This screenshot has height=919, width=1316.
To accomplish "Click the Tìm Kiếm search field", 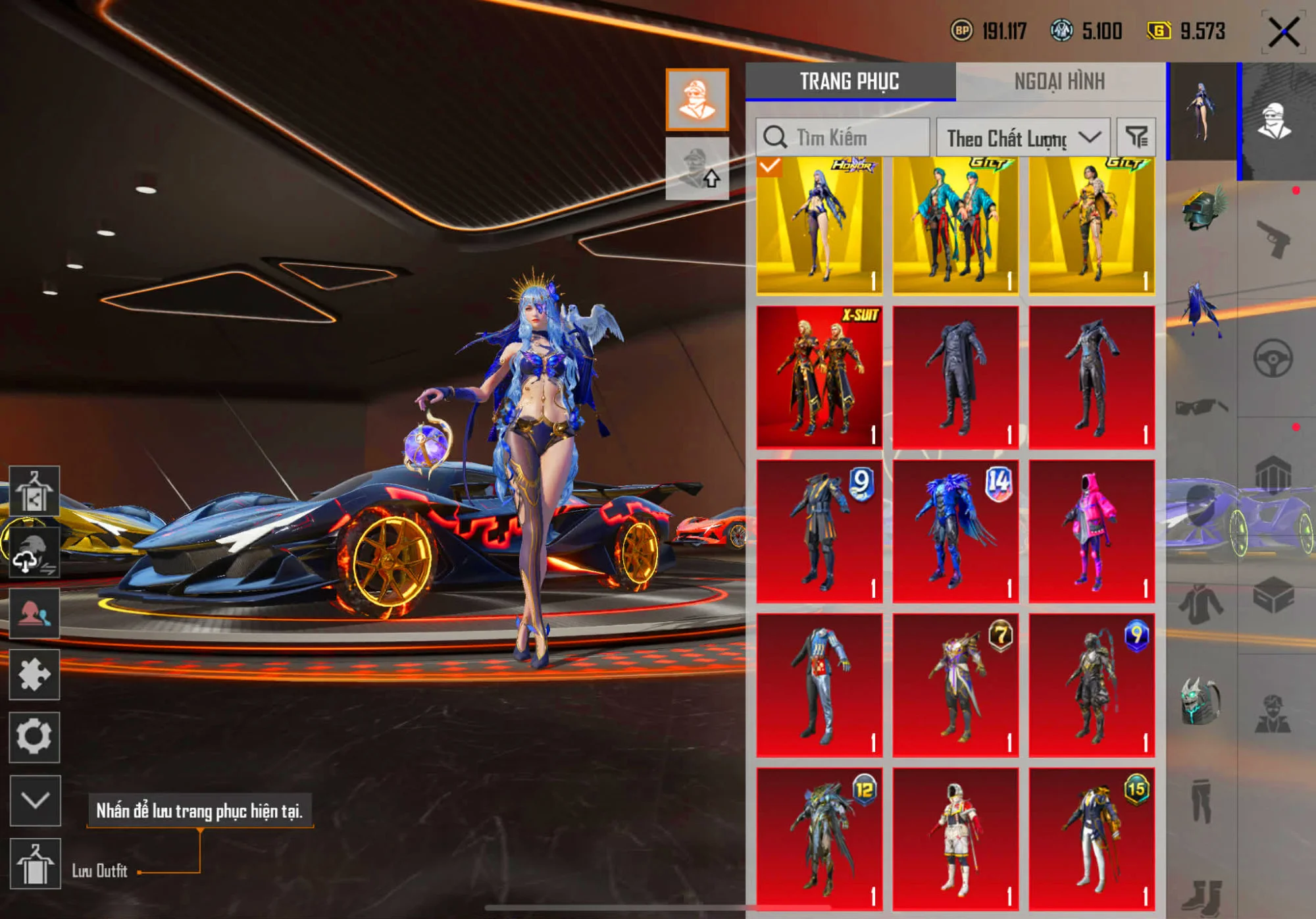I will click(843, 138).
